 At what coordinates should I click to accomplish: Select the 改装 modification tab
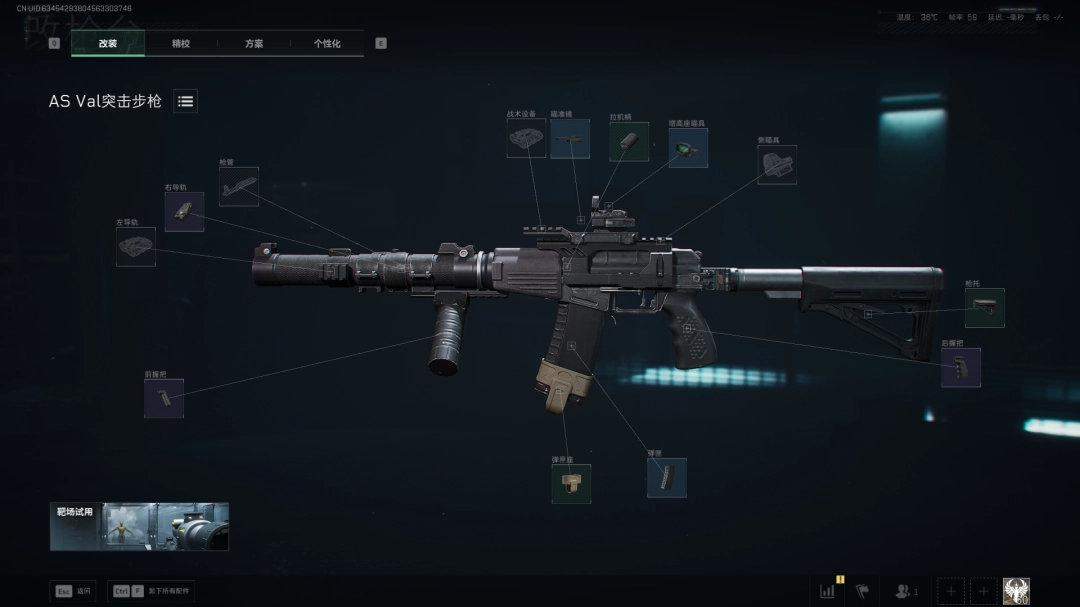(x=108, y=44)
